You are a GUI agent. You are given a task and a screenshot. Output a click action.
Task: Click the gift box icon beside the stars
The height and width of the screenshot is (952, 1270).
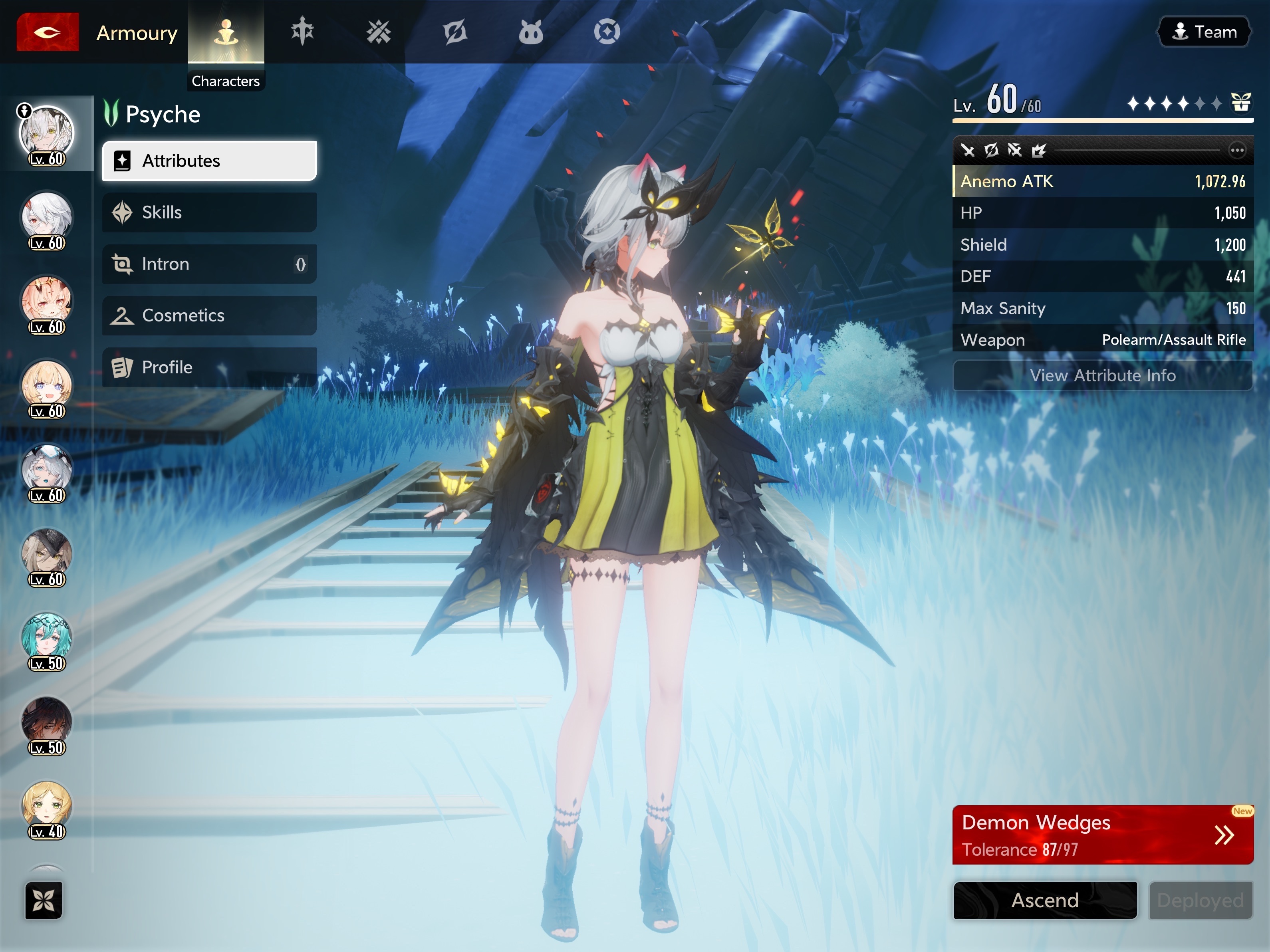coord(1241,103)
